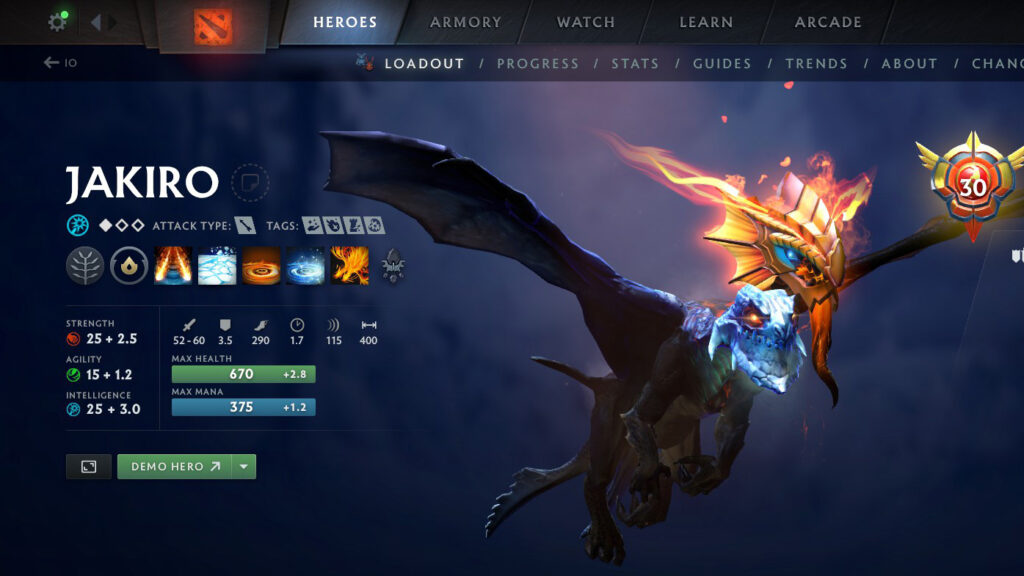Select the Loadout section
Screen dimensions: 1024x576
tap(424, 63)
